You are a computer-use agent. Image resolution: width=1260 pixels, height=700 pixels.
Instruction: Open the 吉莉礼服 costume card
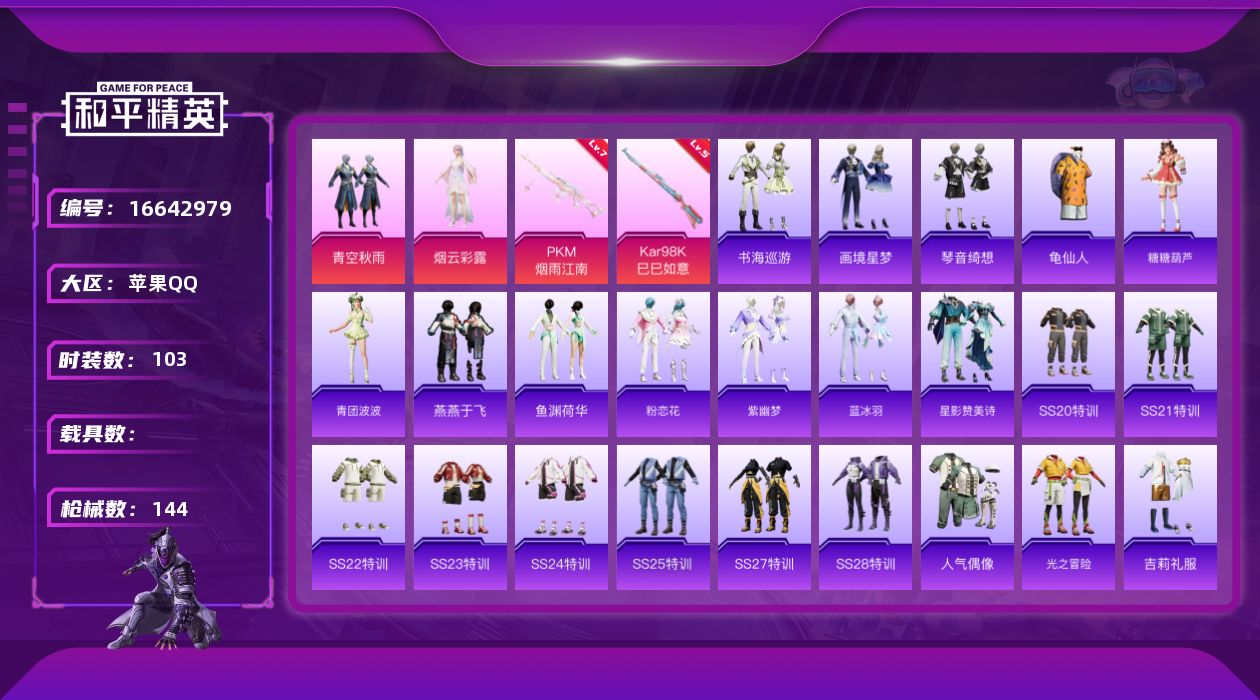1170,517
